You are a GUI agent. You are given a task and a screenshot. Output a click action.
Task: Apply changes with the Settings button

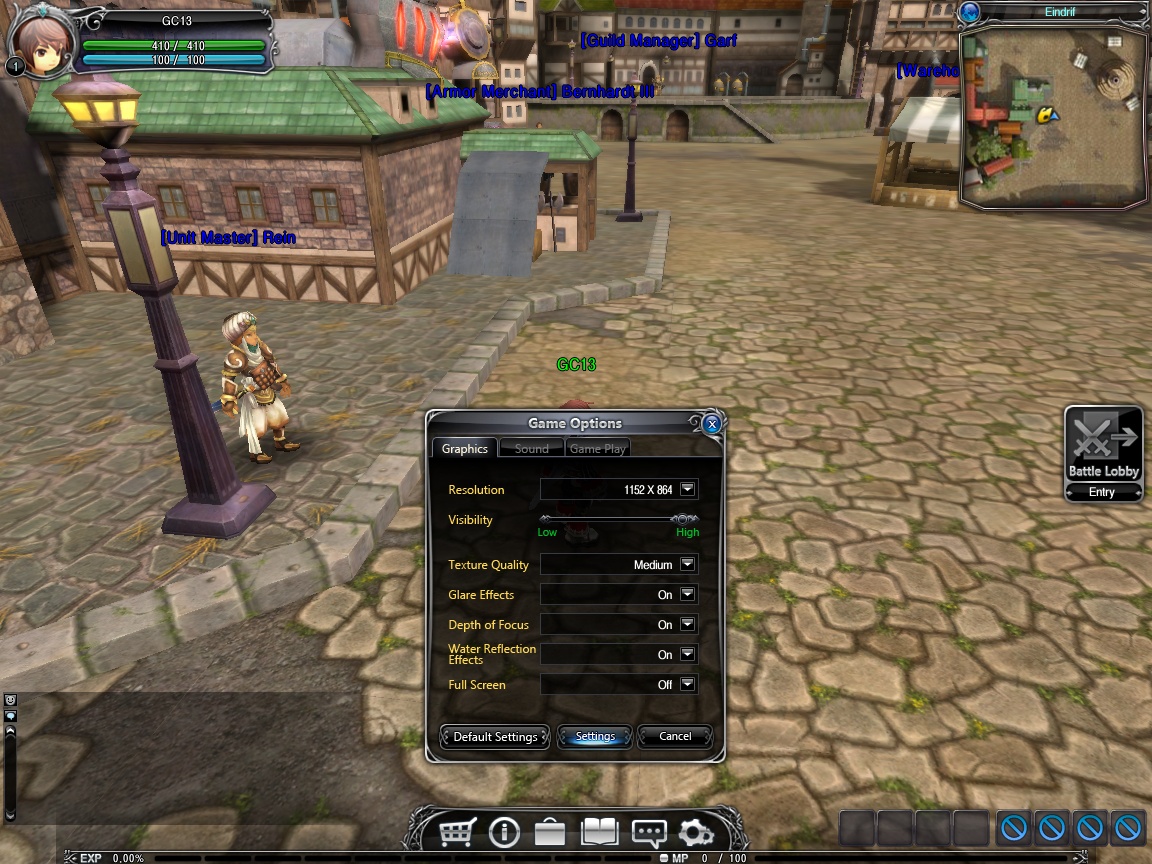pyautogui.click(x=595, y=737)
